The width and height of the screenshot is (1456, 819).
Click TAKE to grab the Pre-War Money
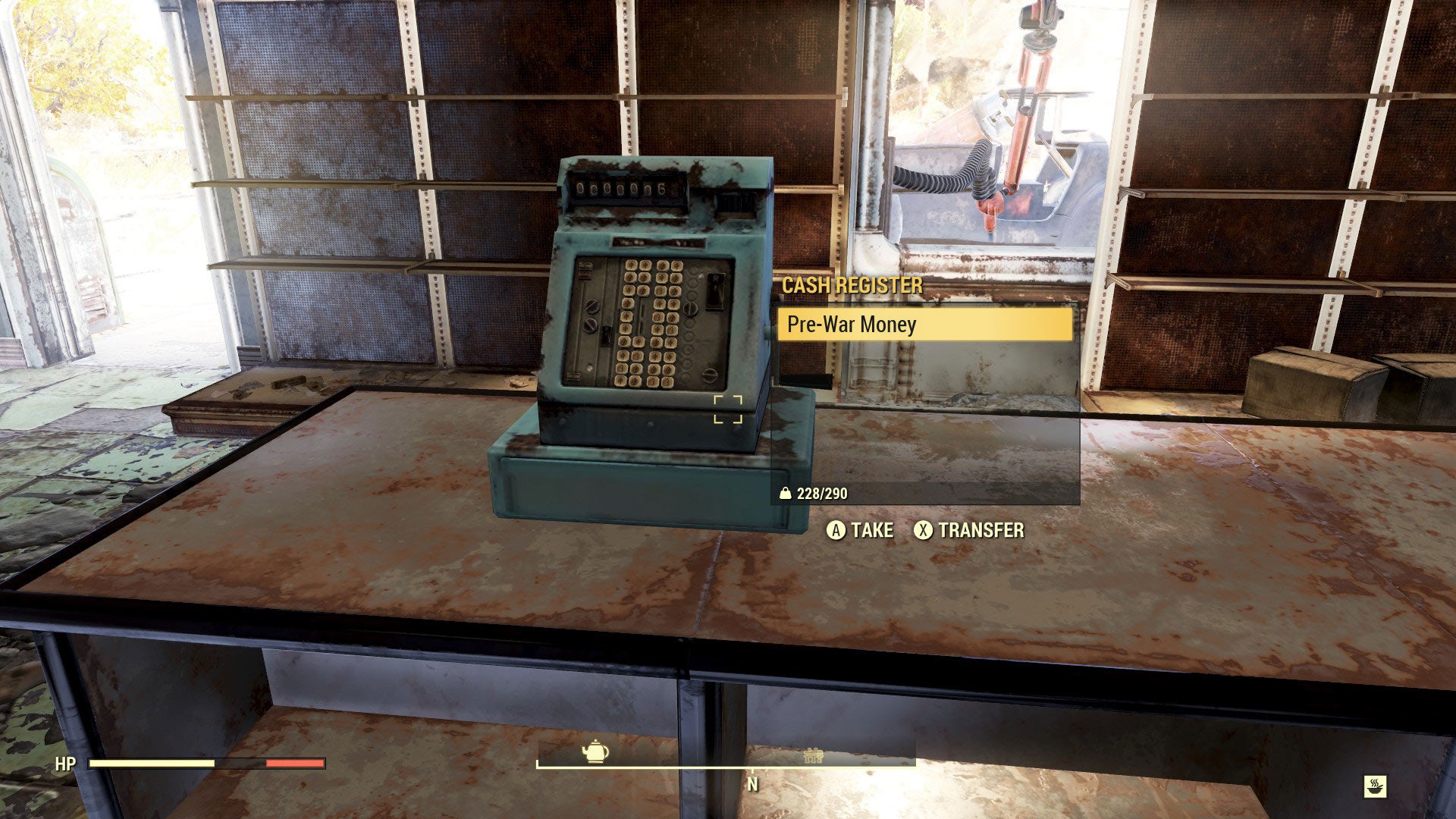point(861,531)
